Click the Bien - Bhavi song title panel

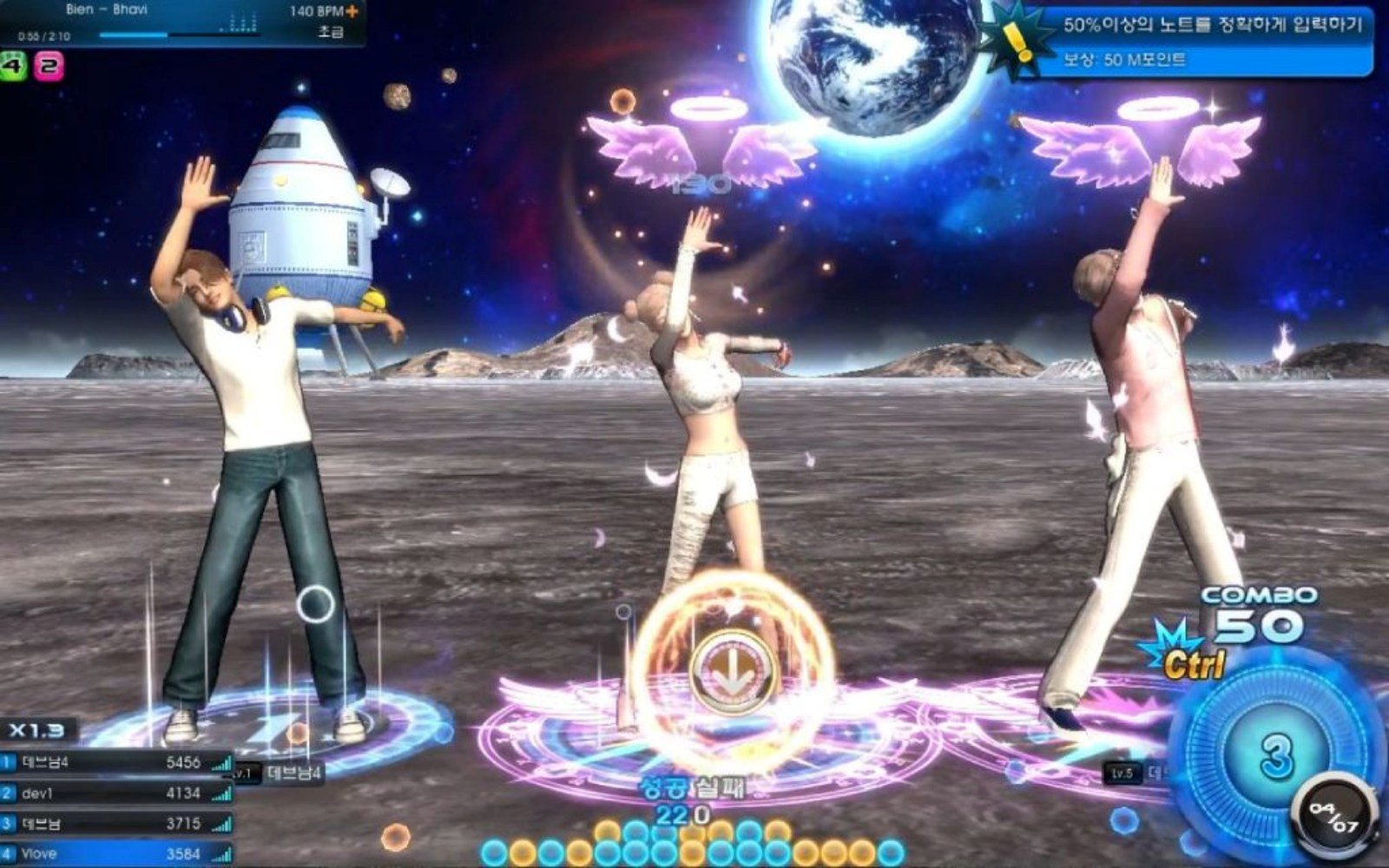[104, 10]
